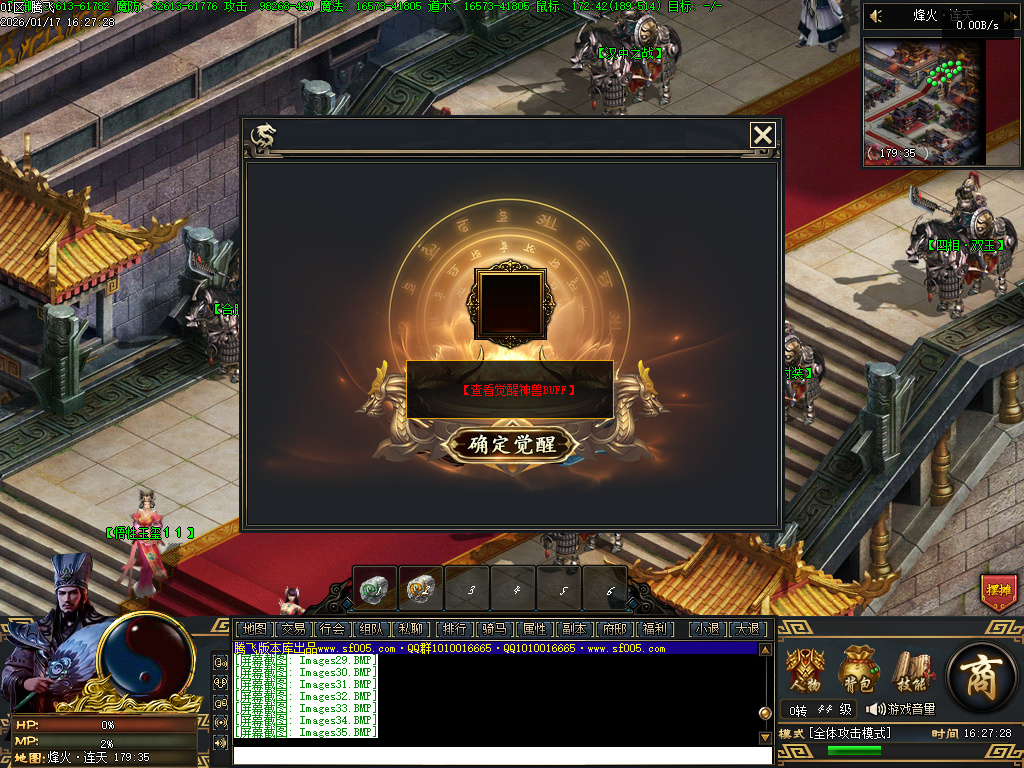Open the 地图 map menu
The image size is (1024, 768).
tap(255, 629)
